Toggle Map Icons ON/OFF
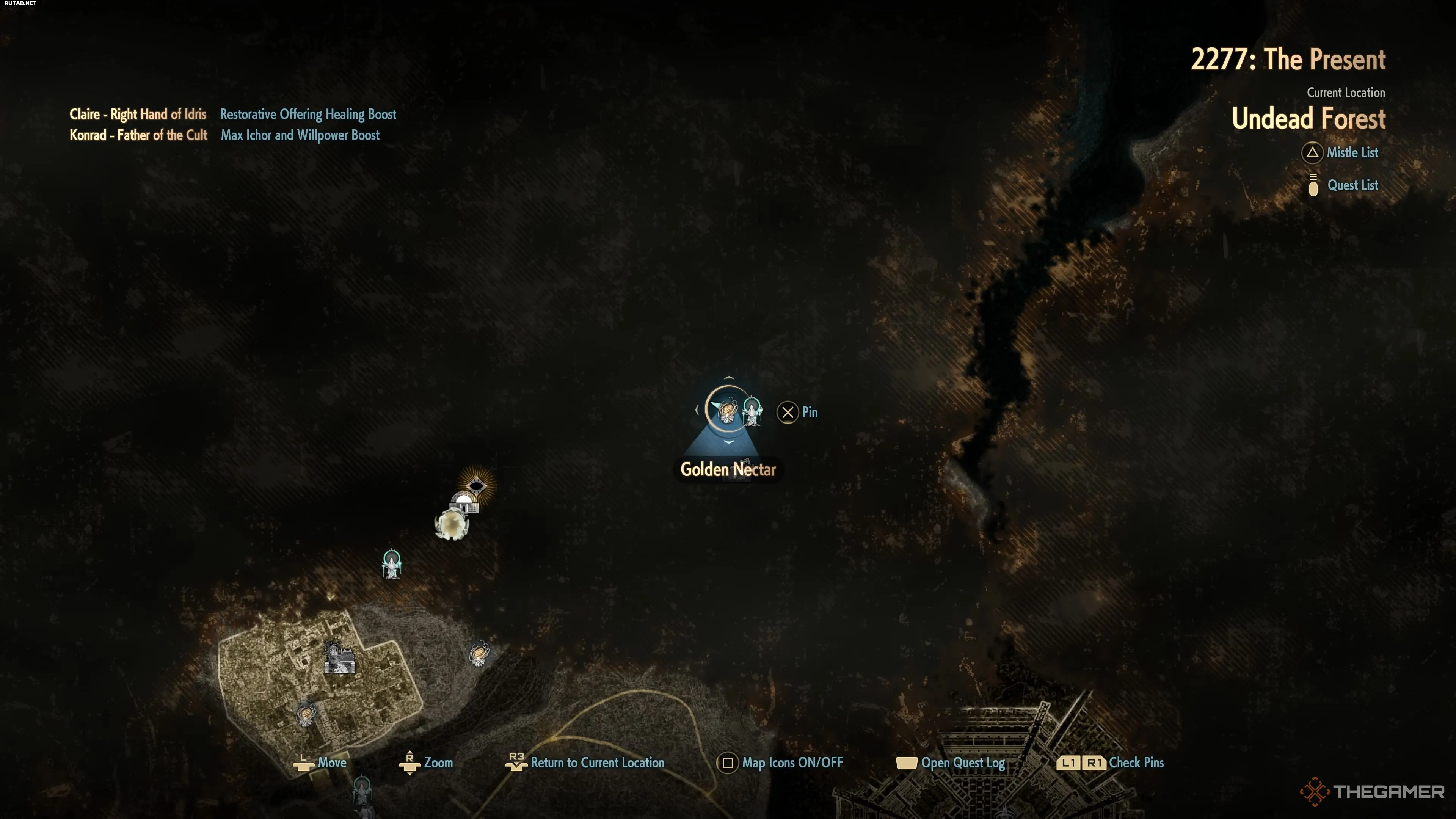This screenshot has height=819, width=1456. point(791,763)
